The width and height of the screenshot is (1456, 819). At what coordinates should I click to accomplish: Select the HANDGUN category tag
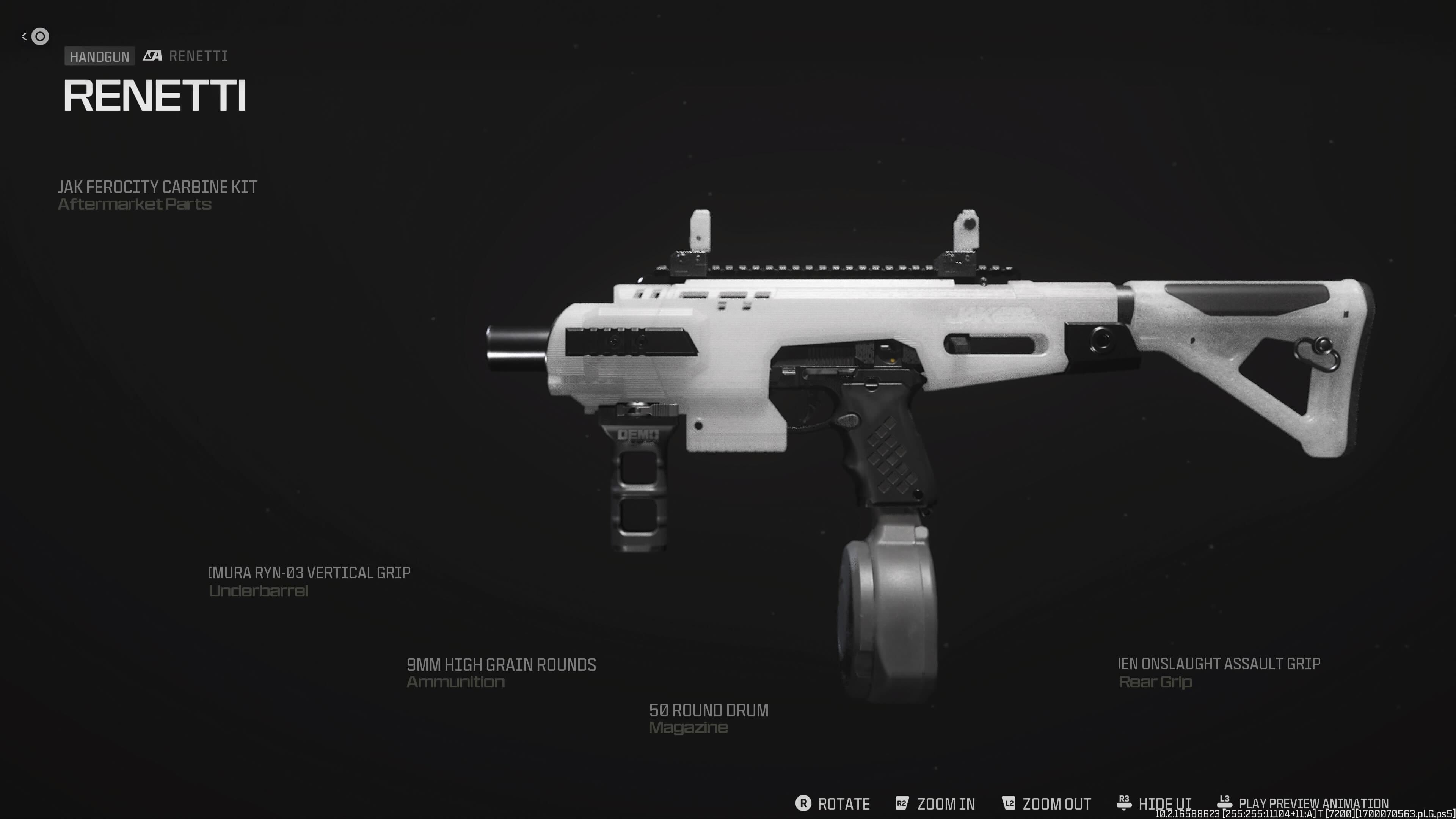pyautogui.click(x=99, y=55)
